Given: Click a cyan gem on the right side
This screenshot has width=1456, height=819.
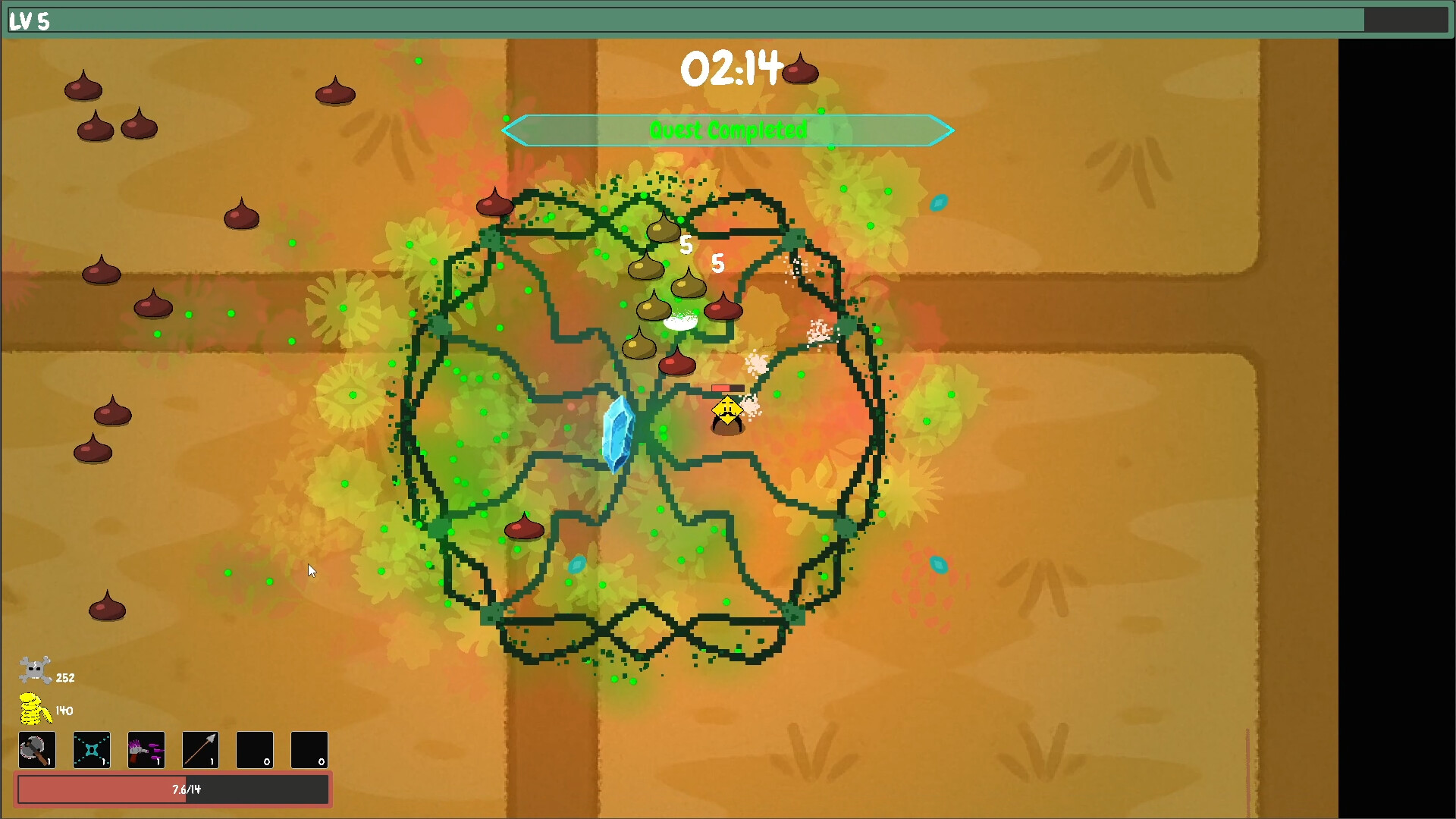Looking at the screenshot, I should pos(940,202).
